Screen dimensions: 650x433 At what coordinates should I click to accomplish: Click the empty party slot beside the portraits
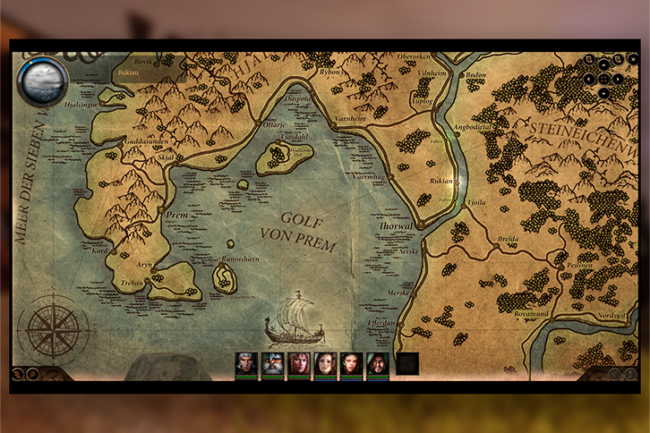point(407,365)
